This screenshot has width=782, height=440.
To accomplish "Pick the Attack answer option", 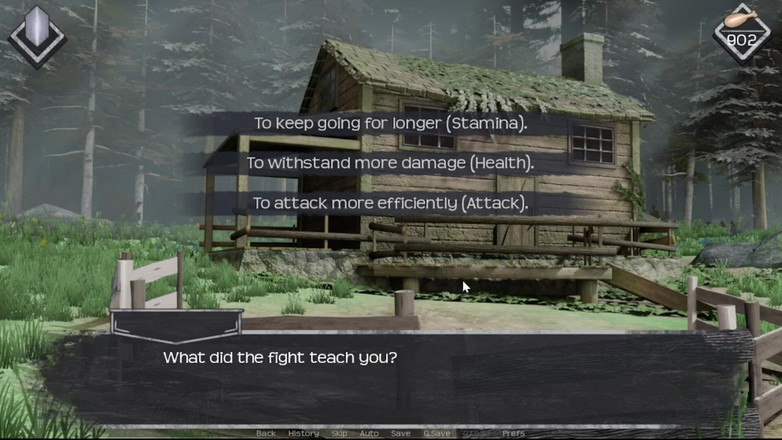I will click(x=390, y=203).
